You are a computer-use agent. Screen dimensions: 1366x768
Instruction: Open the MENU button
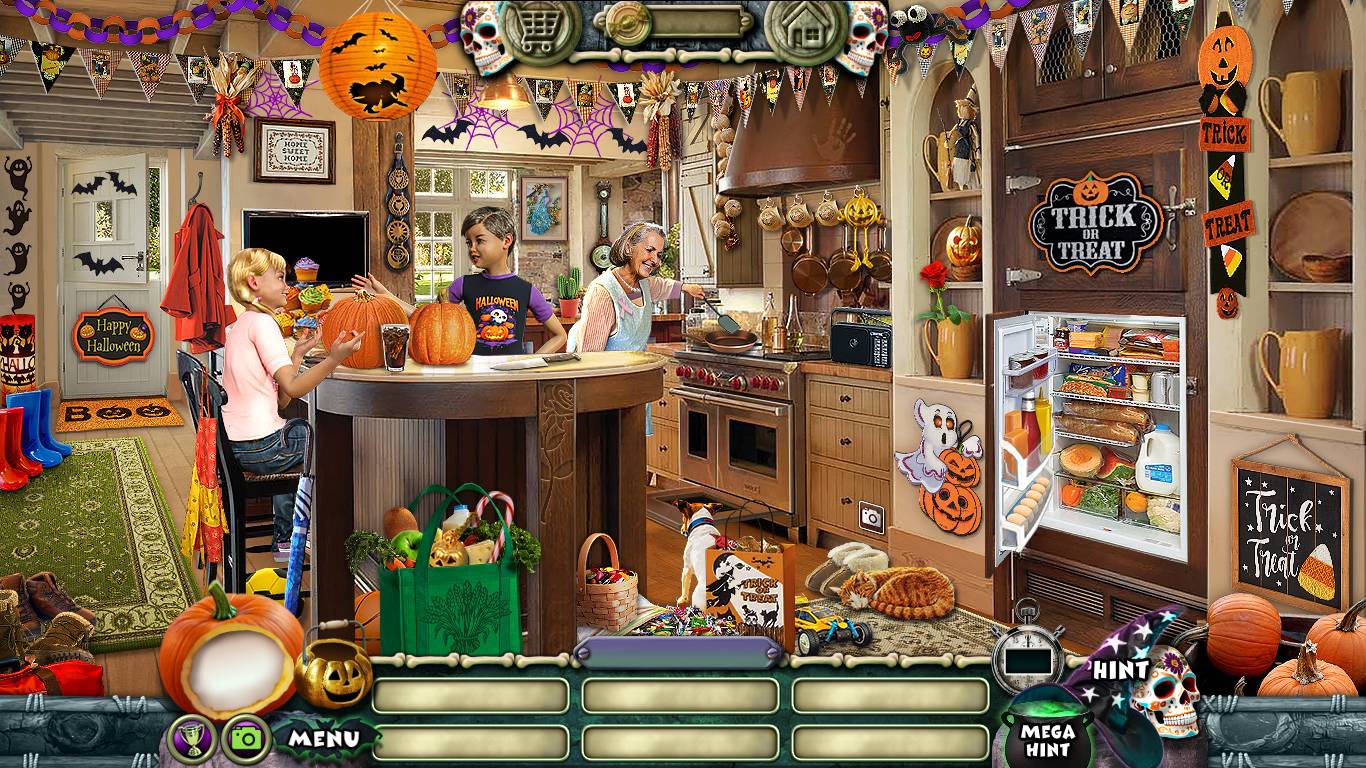(x=324, y=739)
